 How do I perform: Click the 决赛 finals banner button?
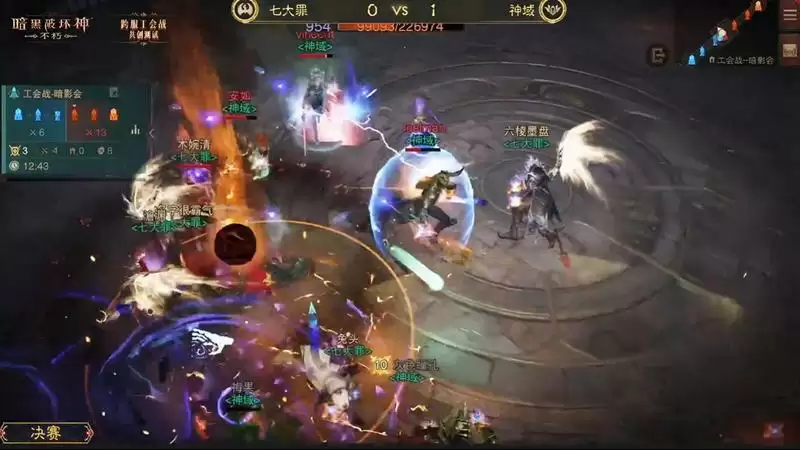coord(47,433)
